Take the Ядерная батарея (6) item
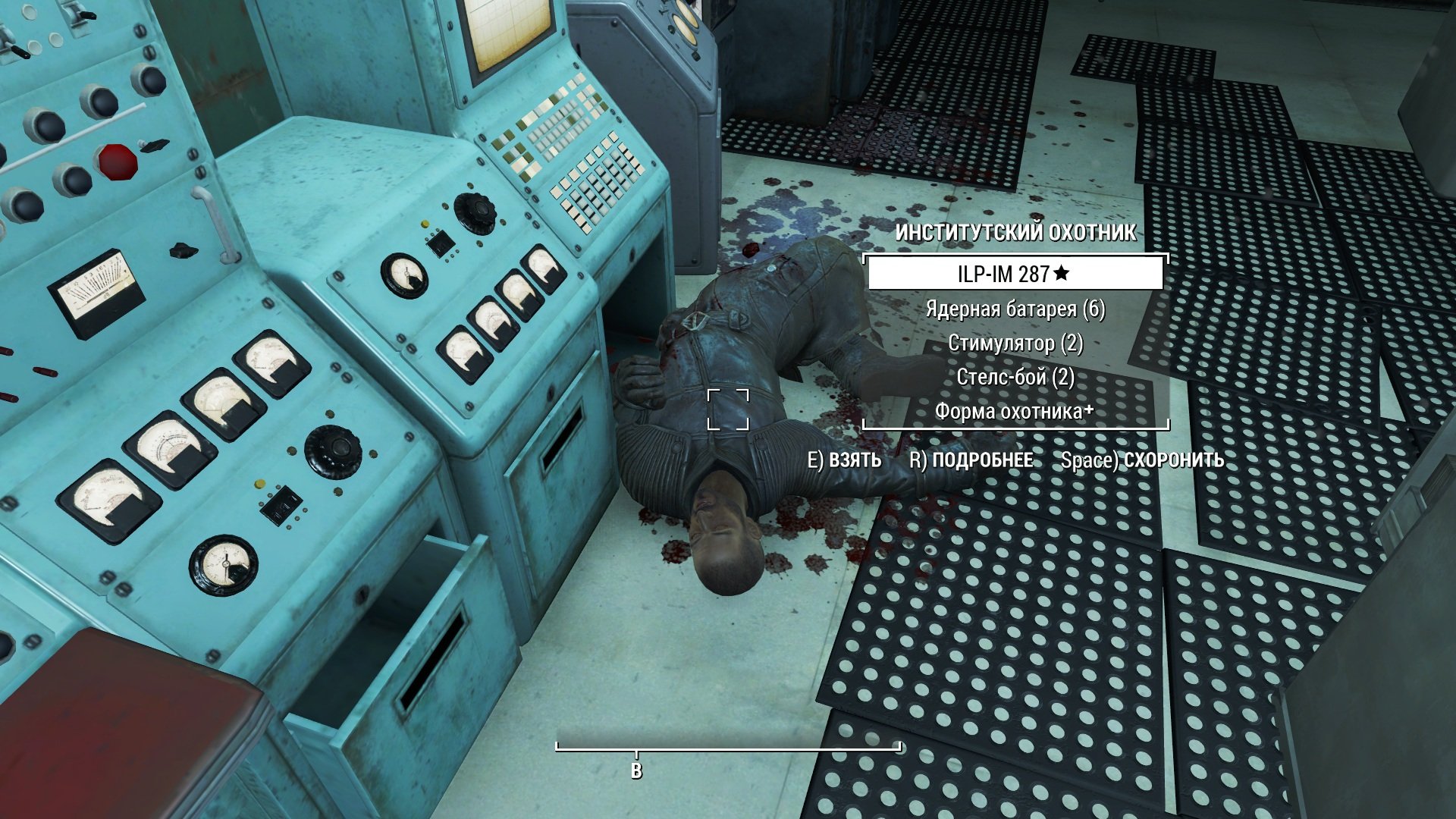 [1015, 309]
